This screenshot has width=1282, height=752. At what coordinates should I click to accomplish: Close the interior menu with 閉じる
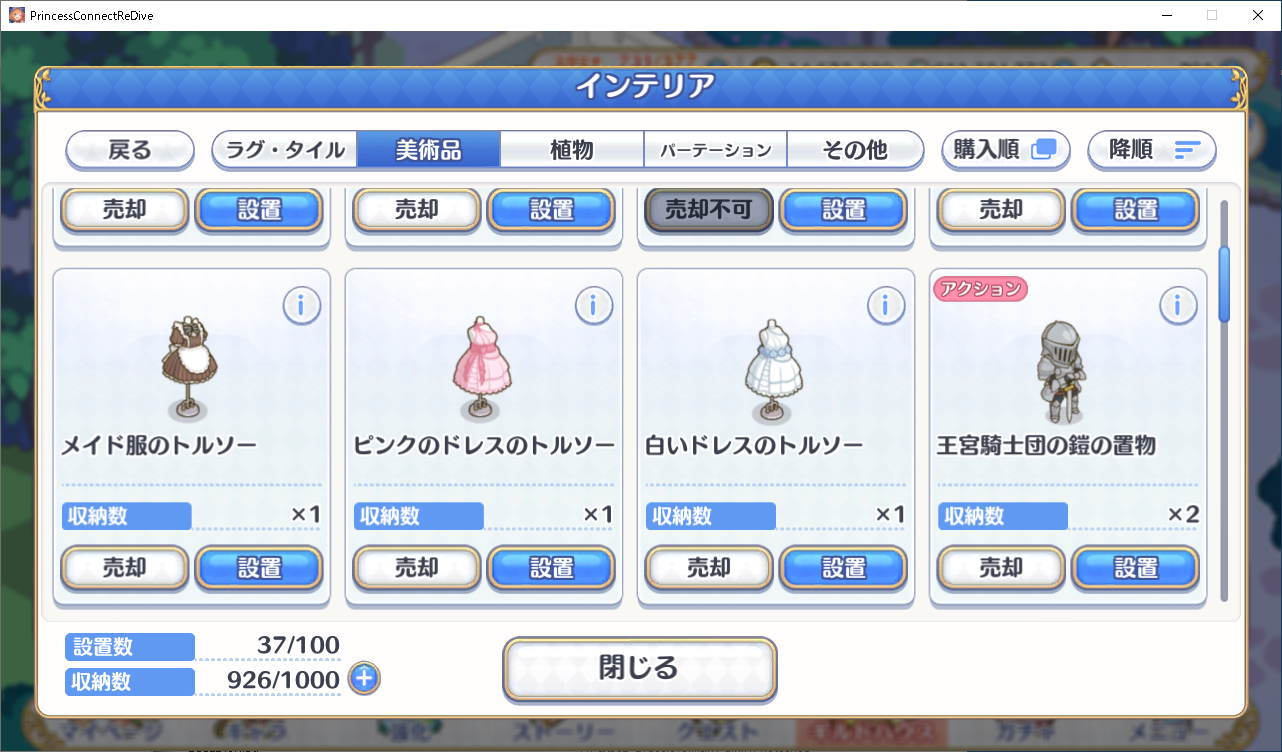click(x=639, y=668)
